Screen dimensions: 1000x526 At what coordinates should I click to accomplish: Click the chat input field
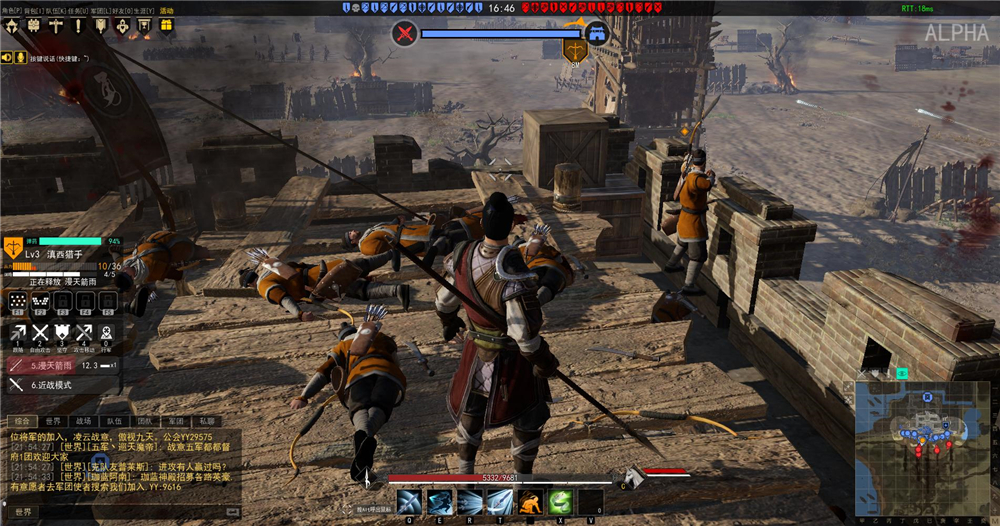click(130, 511)
